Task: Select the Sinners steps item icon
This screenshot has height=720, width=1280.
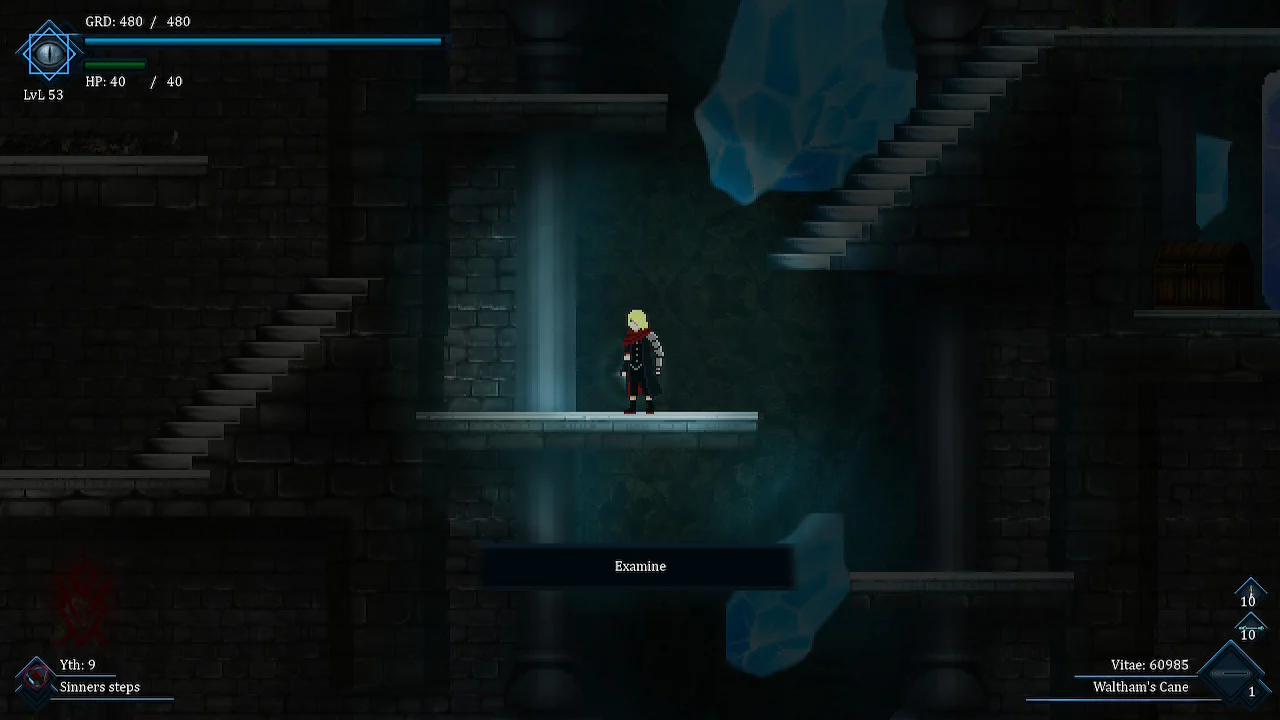Action: [37, 677]
